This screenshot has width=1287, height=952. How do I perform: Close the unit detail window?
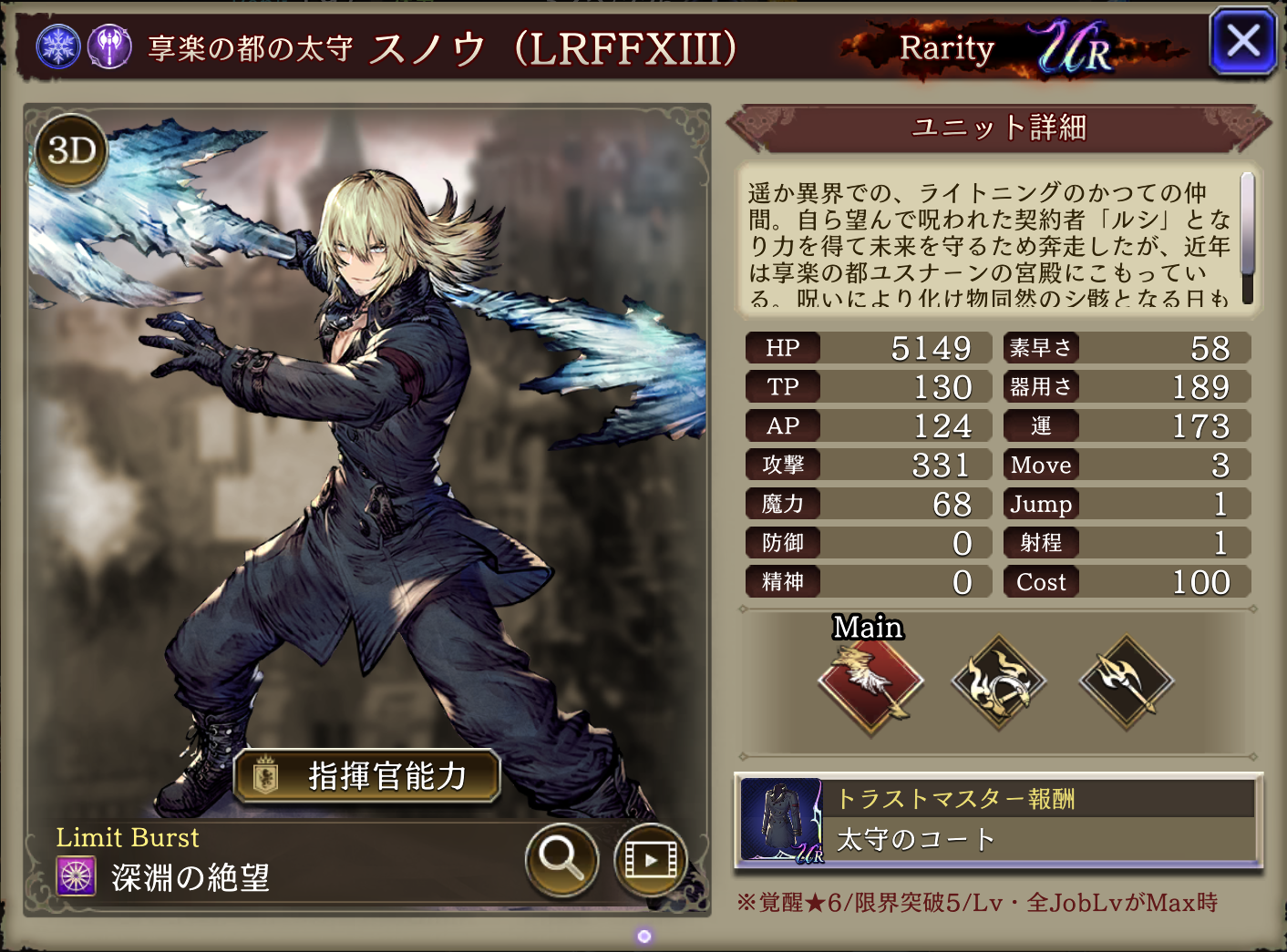pyautogui.click(x=1242, y=42)
